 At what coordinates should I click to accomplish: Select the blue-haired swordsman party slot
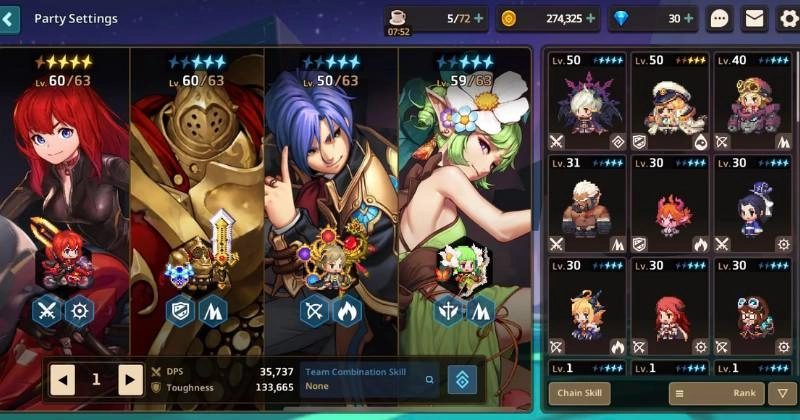(331, 200)
